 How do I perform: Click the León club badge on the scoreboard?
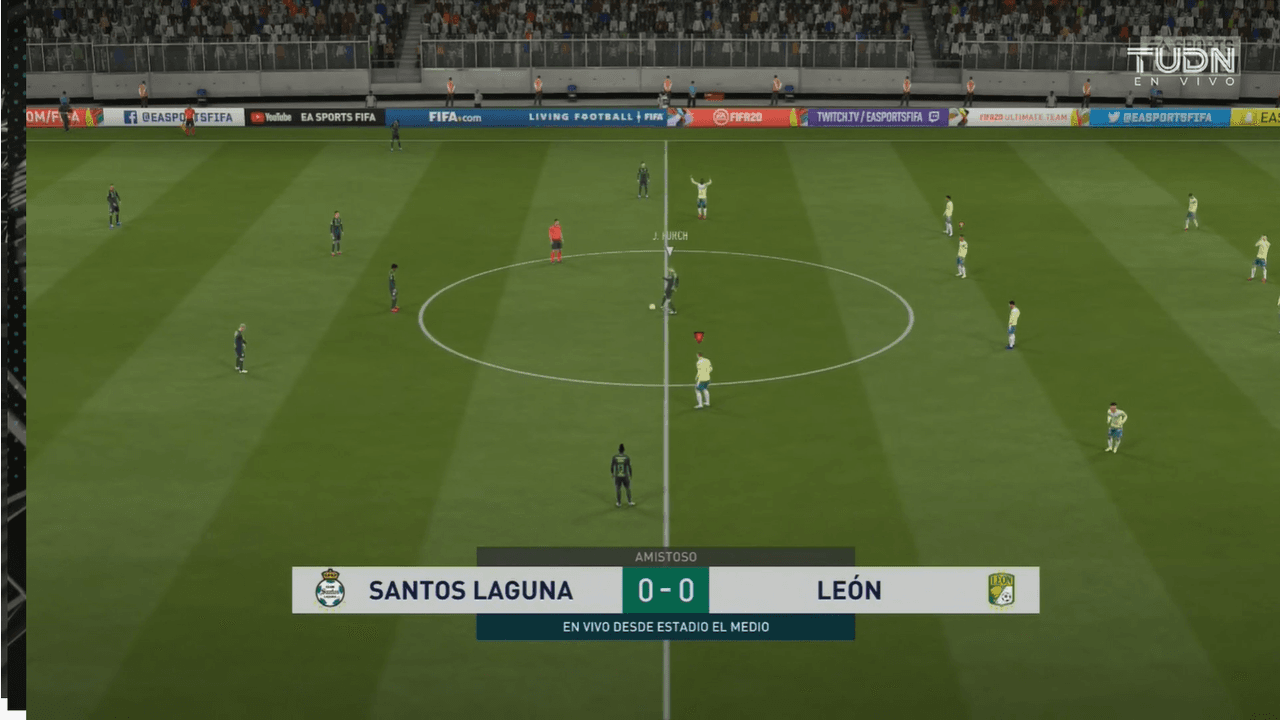tap(1001, 590)
